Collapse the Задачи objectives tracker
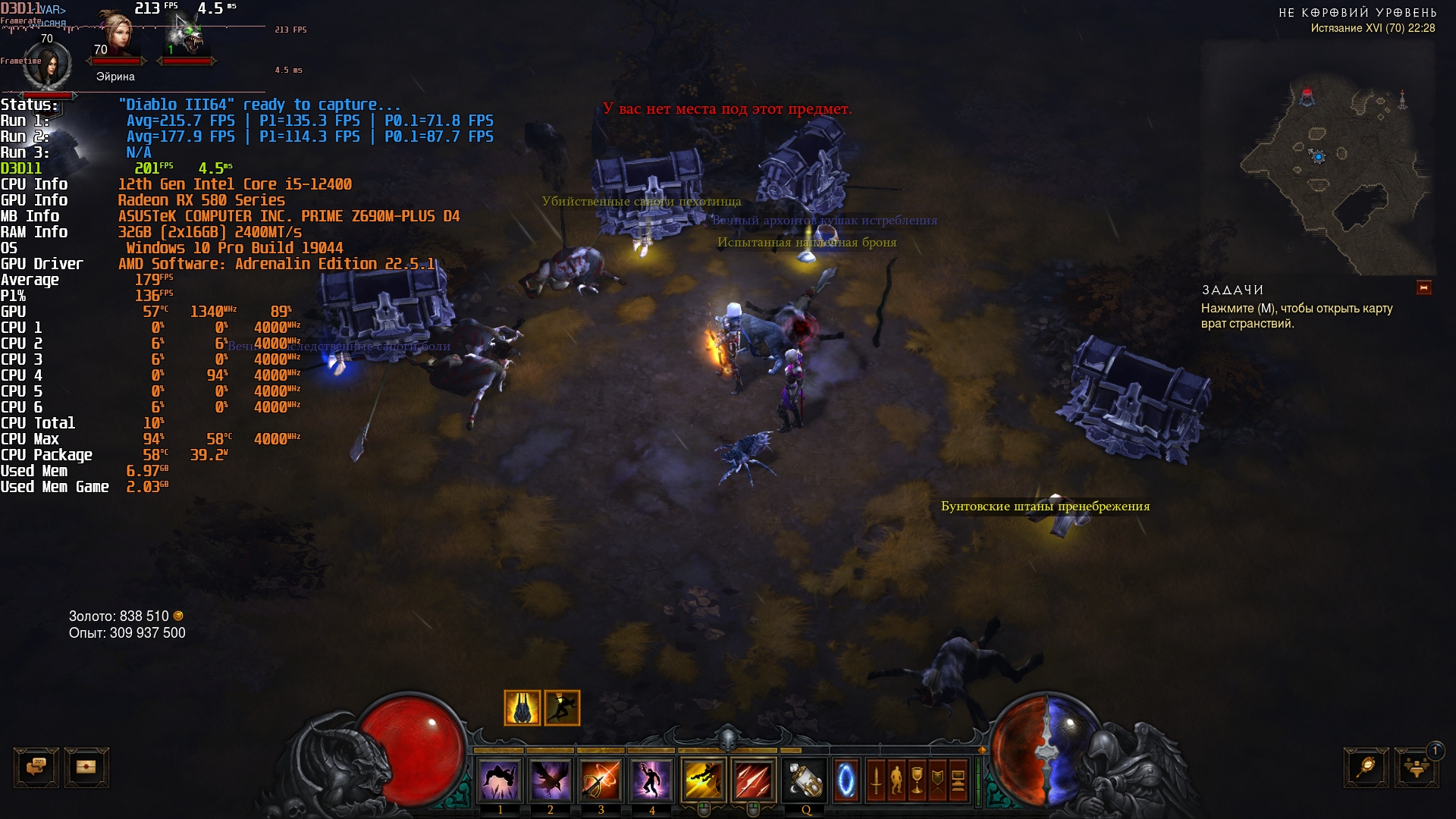1456x819 pixels. click(1423, 288)
